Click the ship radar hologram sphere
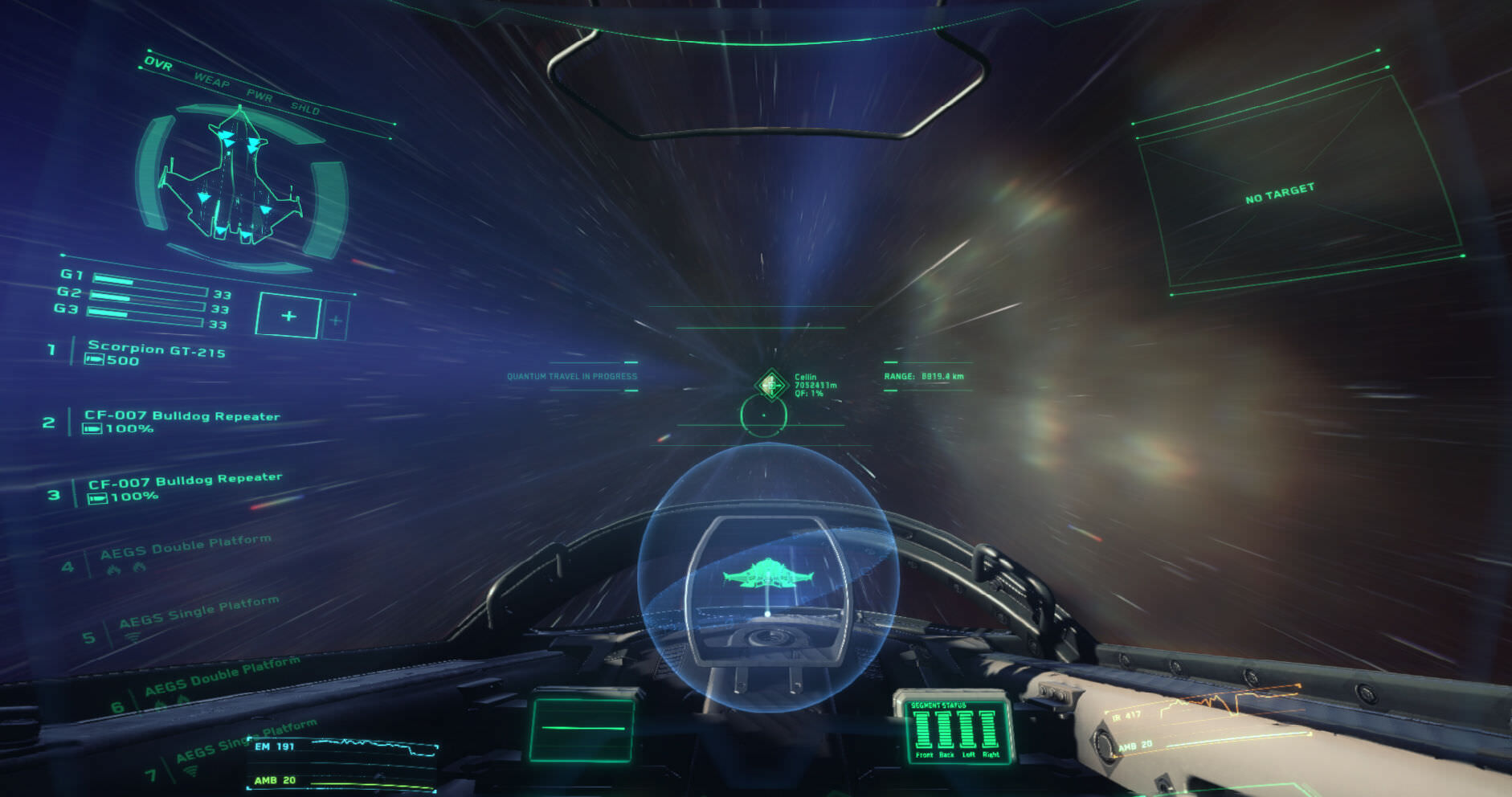1512x797 pixels. pyautogui.click(x=766, y=577)
